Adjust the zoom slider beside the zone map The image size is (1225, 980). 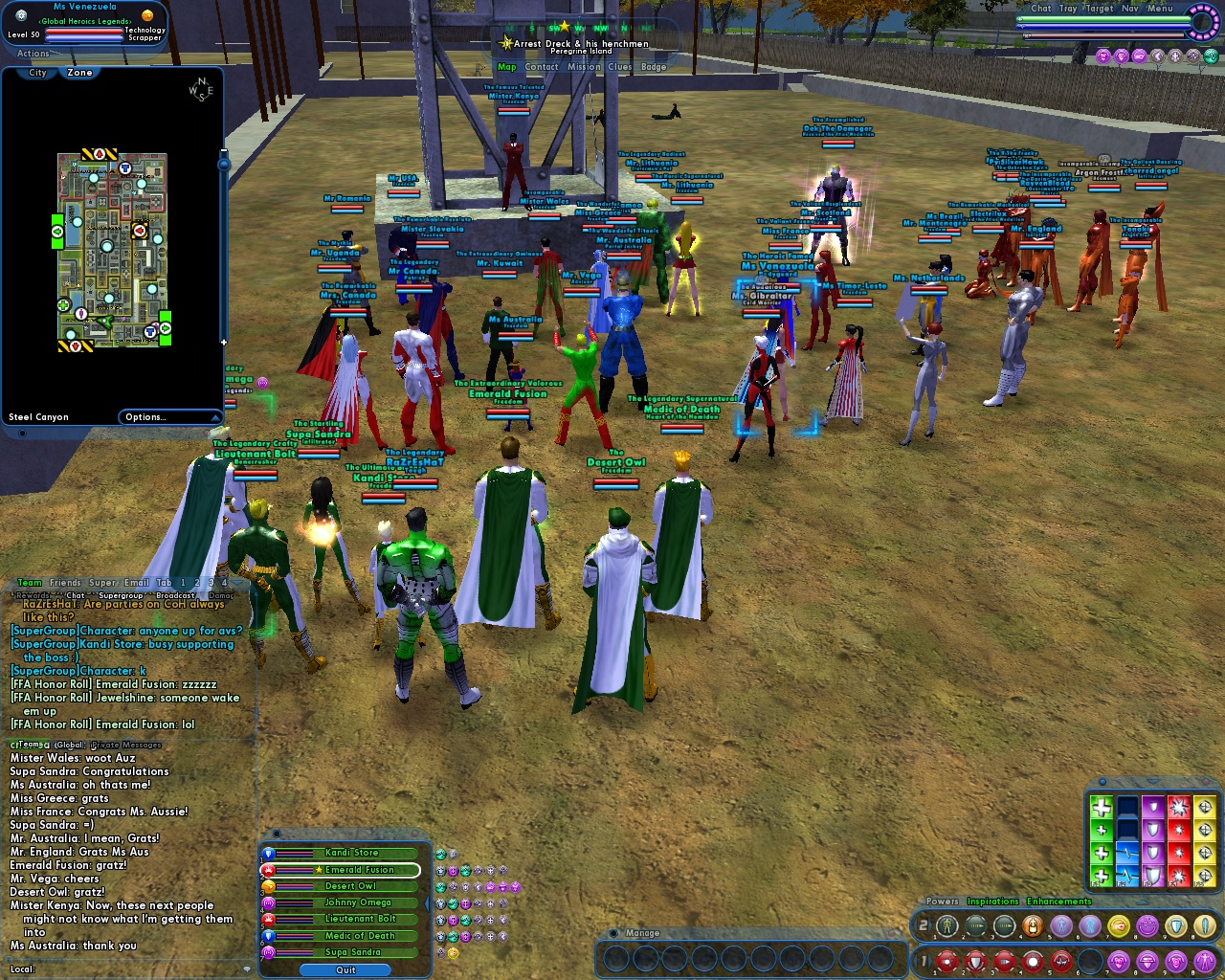coord(223,163)
